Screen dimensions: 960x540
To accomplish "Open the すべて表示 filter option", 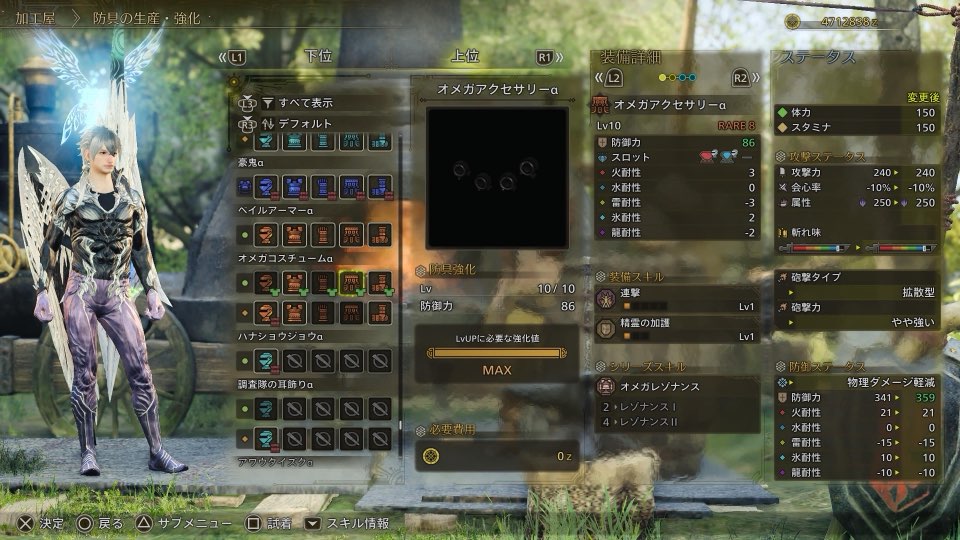I will tap(306, 102).
